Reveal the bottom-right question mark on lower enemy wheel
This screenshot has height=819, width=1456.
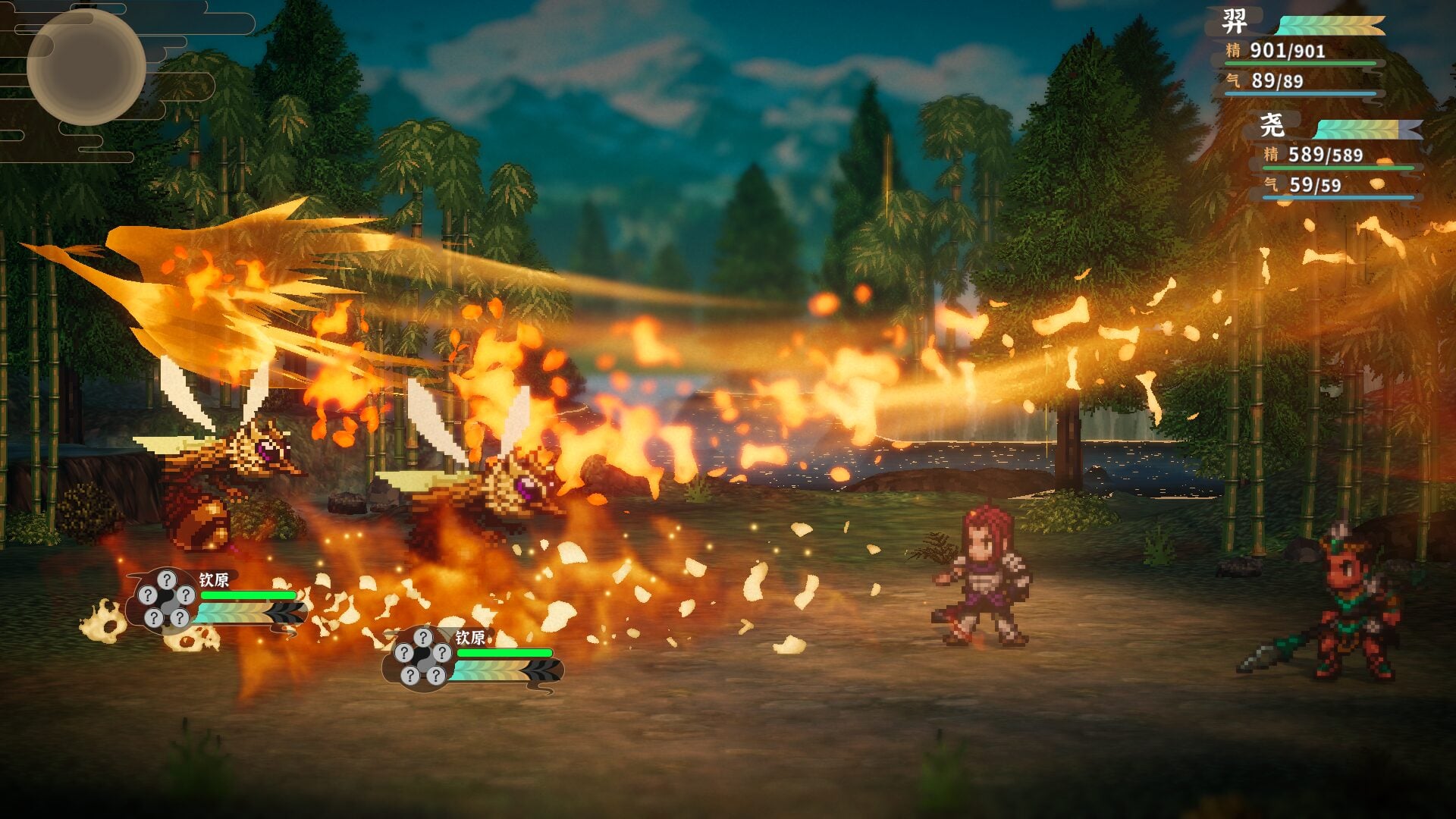(436, 677)
